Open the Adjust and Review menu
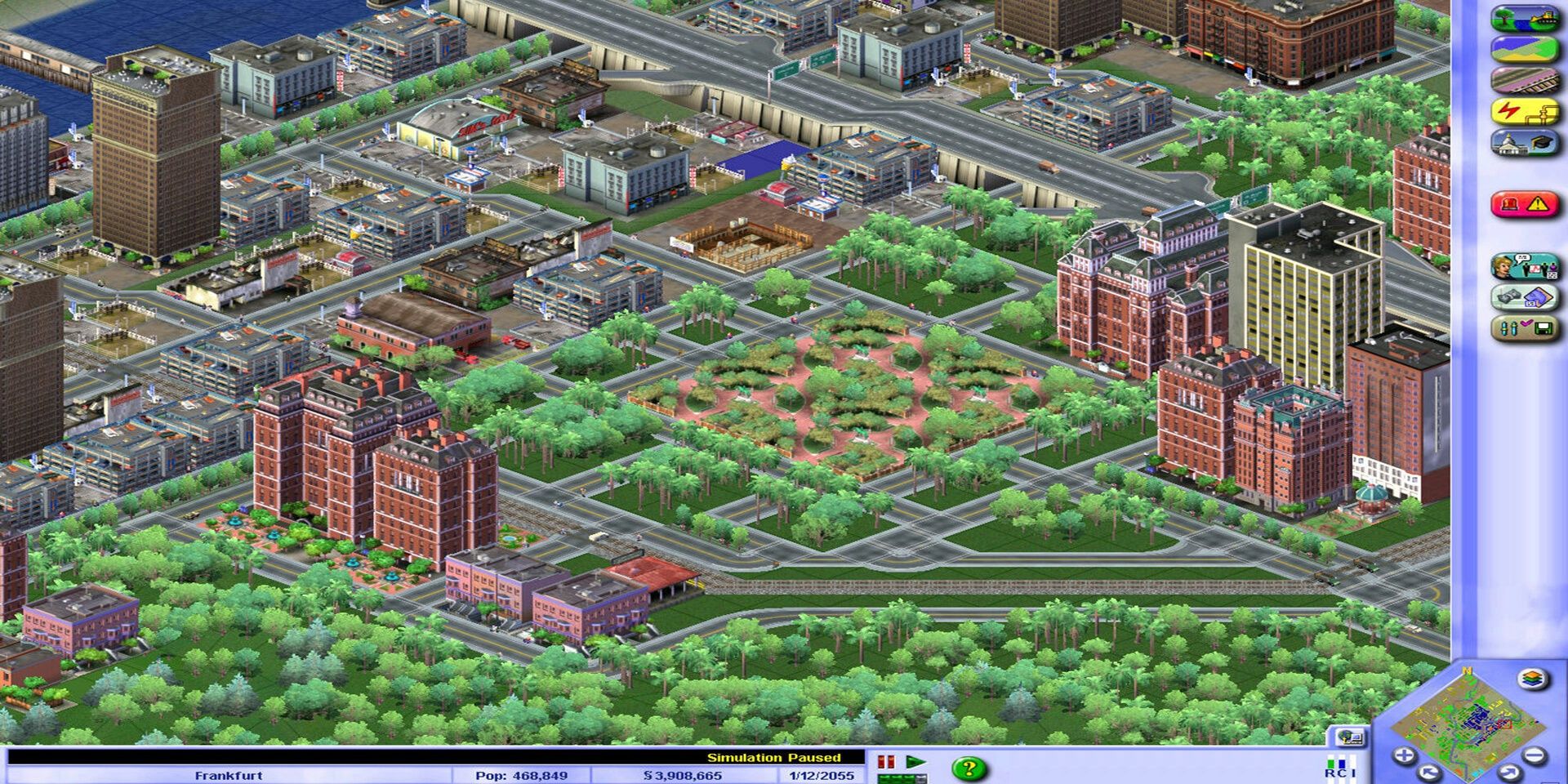Image resolution: width=1568 pixels, height=784 pixels. point(1527,327)
